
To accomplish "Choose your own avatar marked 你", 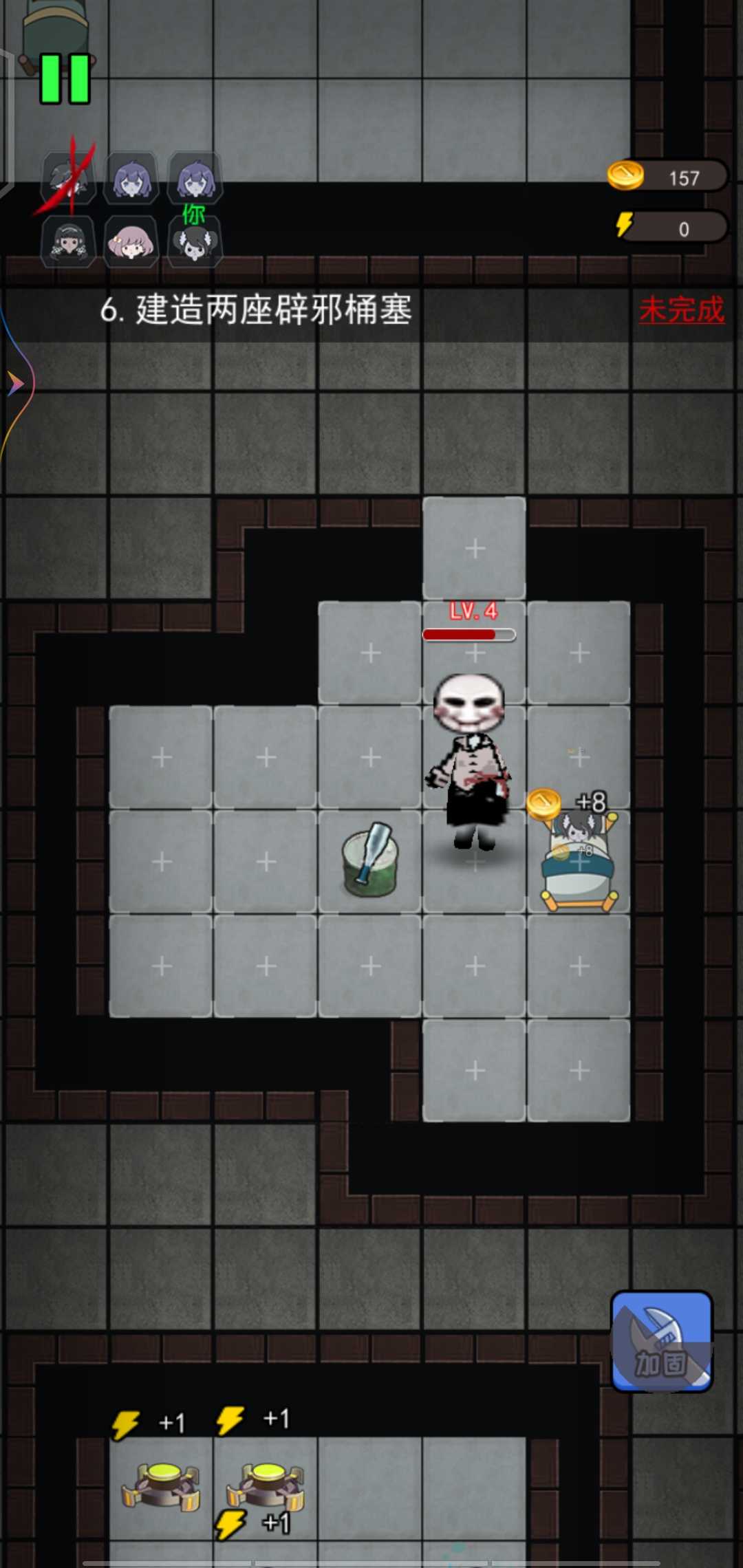I will pyautogui.click(x=195, y=242).
